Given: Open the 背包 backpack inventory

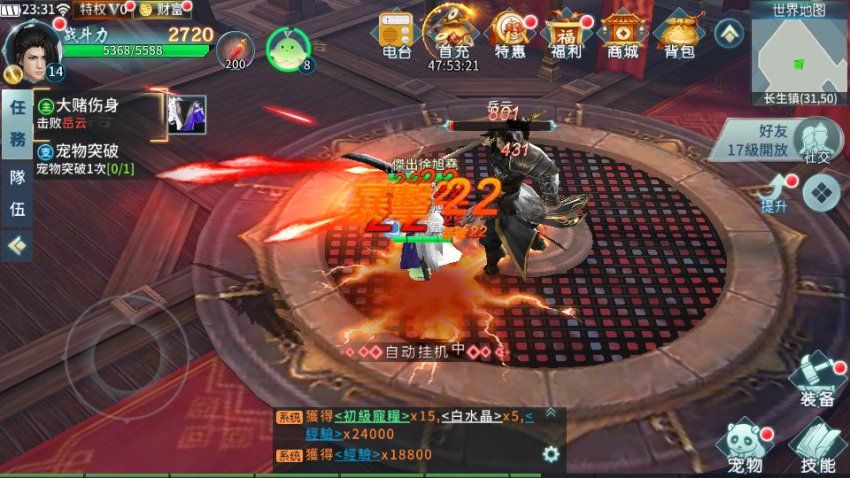Looking at the screenshot, I should 680,34.
